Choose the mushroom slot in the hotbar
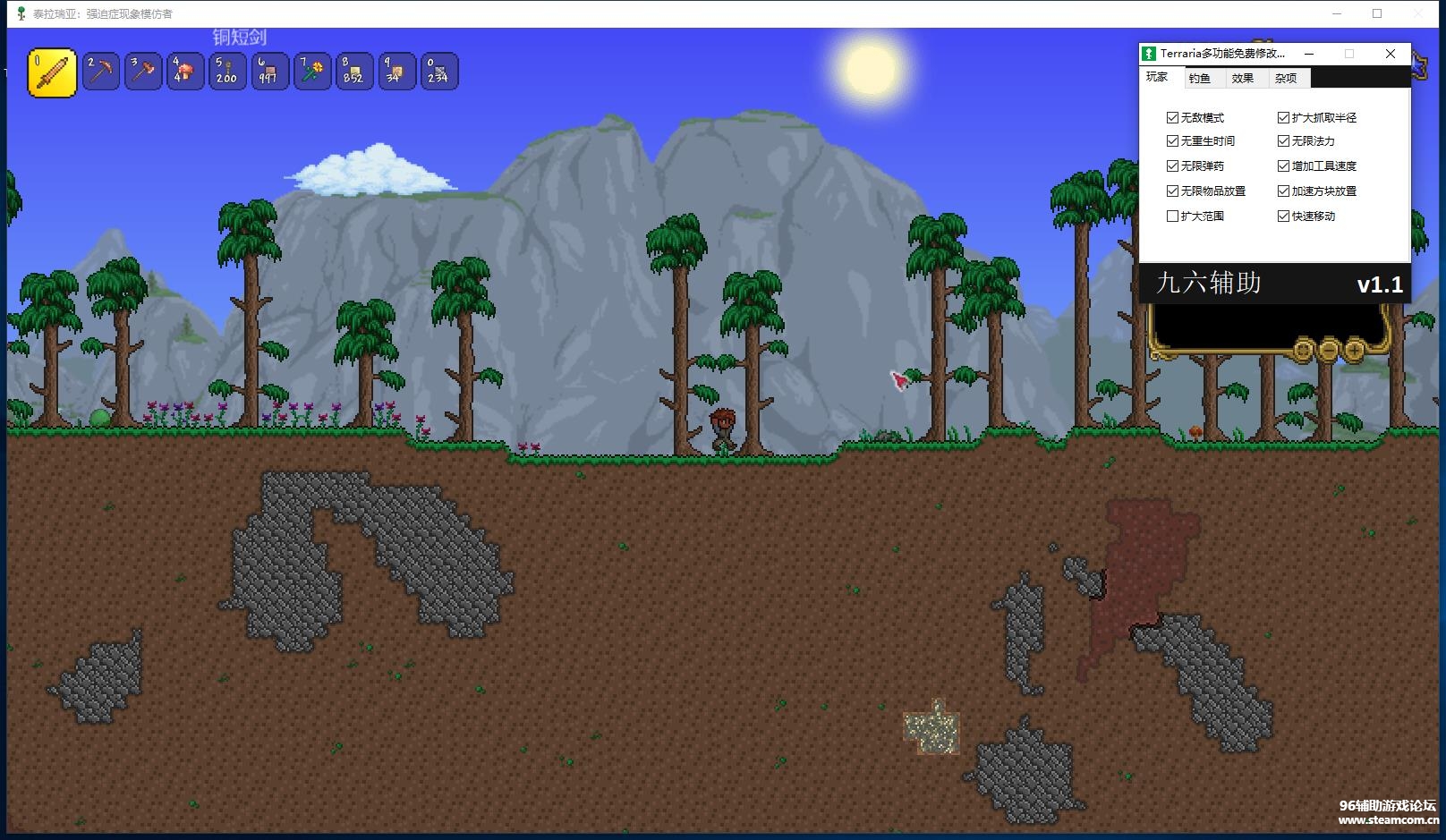1446x840 pixels. click(184, 72)
